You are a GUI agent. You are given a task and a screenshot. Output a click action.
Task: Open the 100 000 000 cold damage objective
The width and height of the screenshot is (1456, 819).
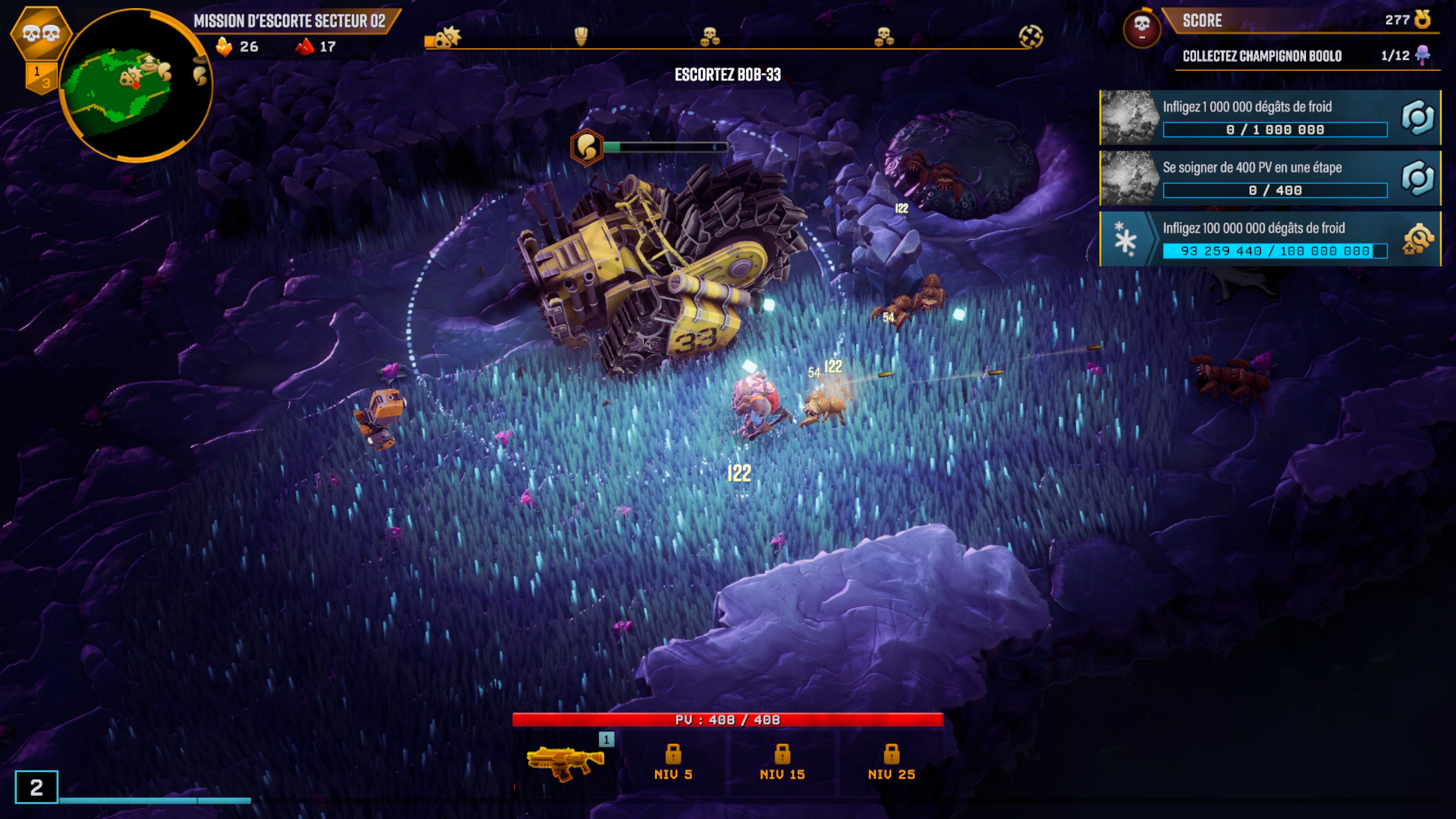tap(1269, 238)
